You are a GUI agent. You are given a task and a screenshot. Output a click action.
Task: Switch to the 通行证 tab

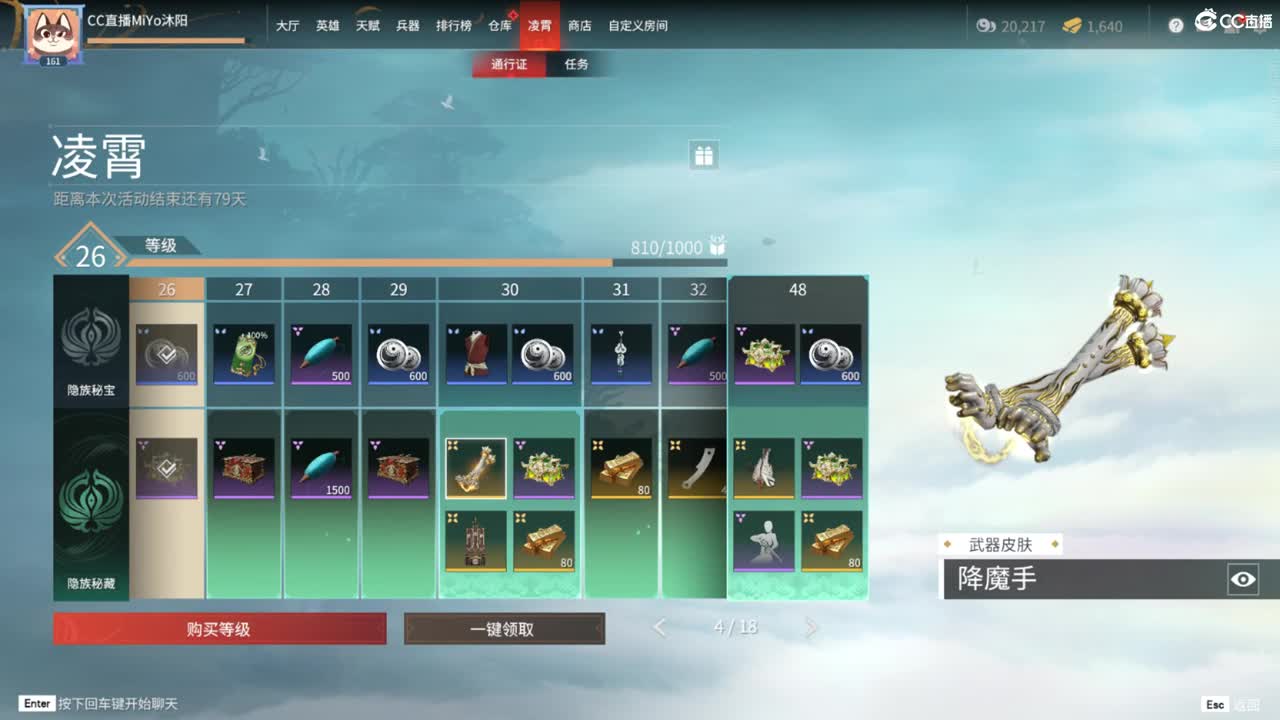pos(509,63)
